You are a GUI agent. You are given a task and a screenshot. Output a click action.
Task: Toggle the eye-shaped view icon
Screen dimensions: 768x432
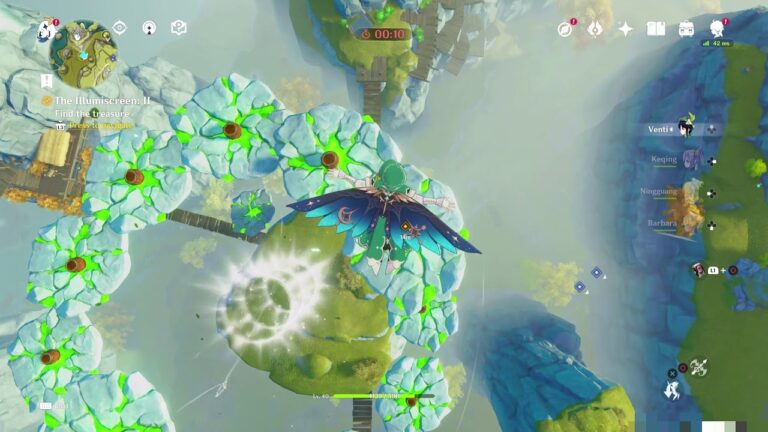(x=119, y=28)
